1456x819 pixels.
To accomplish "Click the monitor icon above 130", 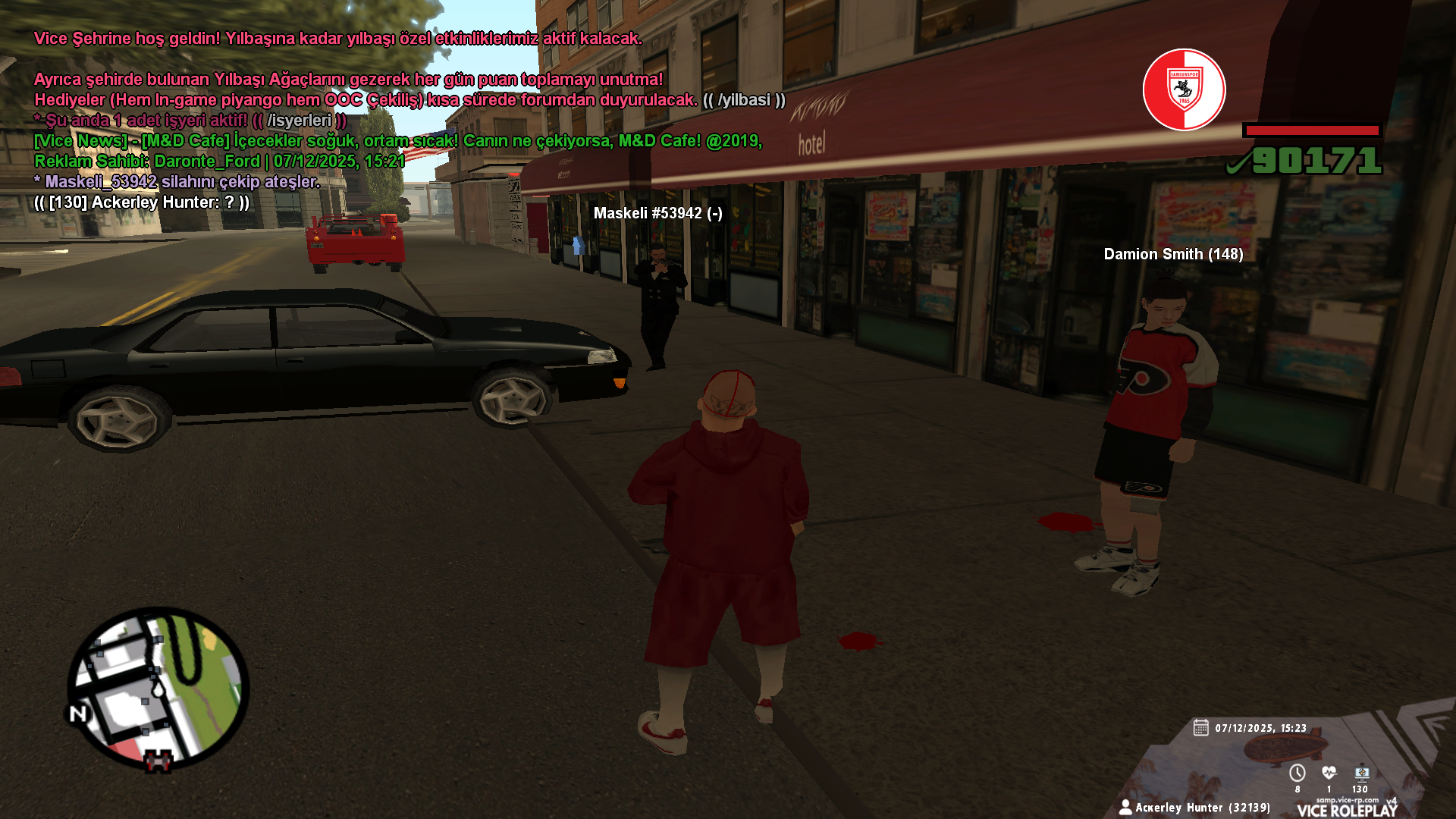I will [1362, 773].
